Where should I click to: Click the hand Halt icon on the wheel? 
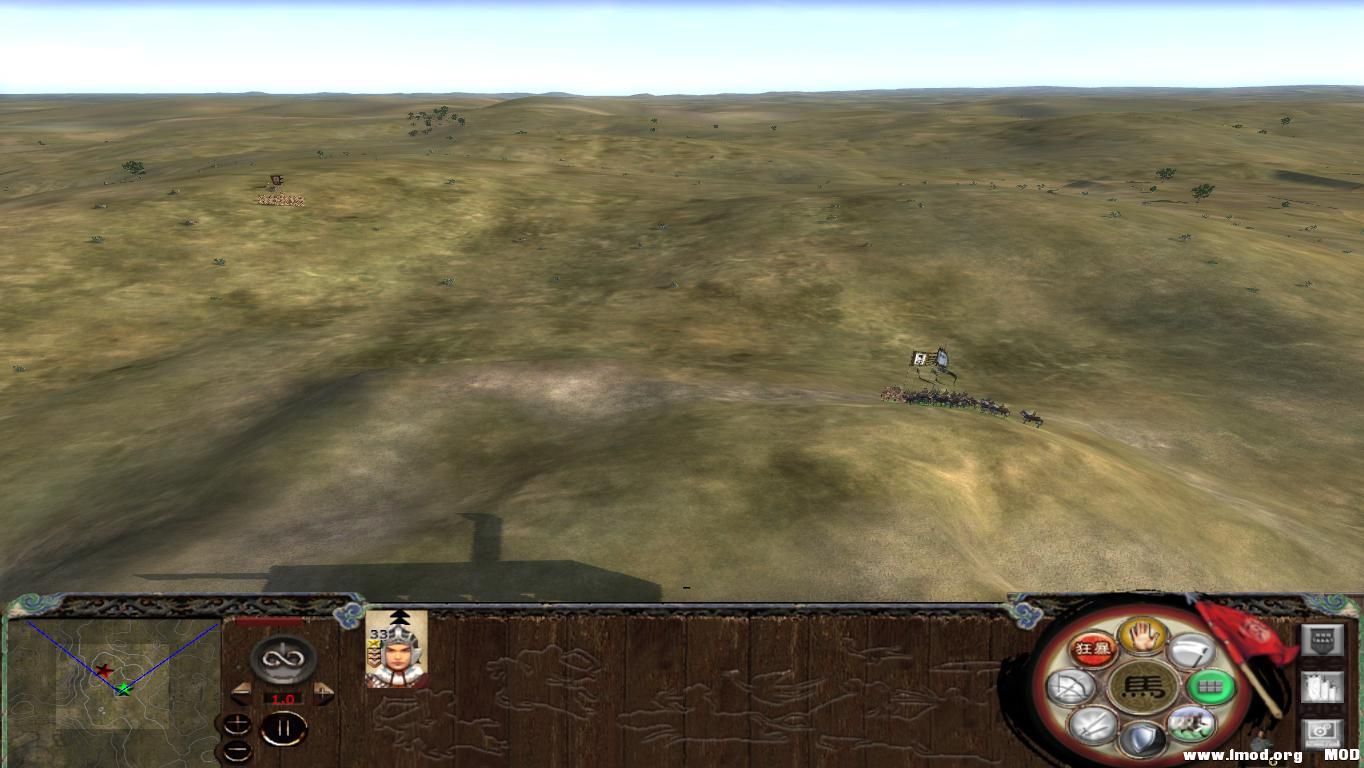1142,638
